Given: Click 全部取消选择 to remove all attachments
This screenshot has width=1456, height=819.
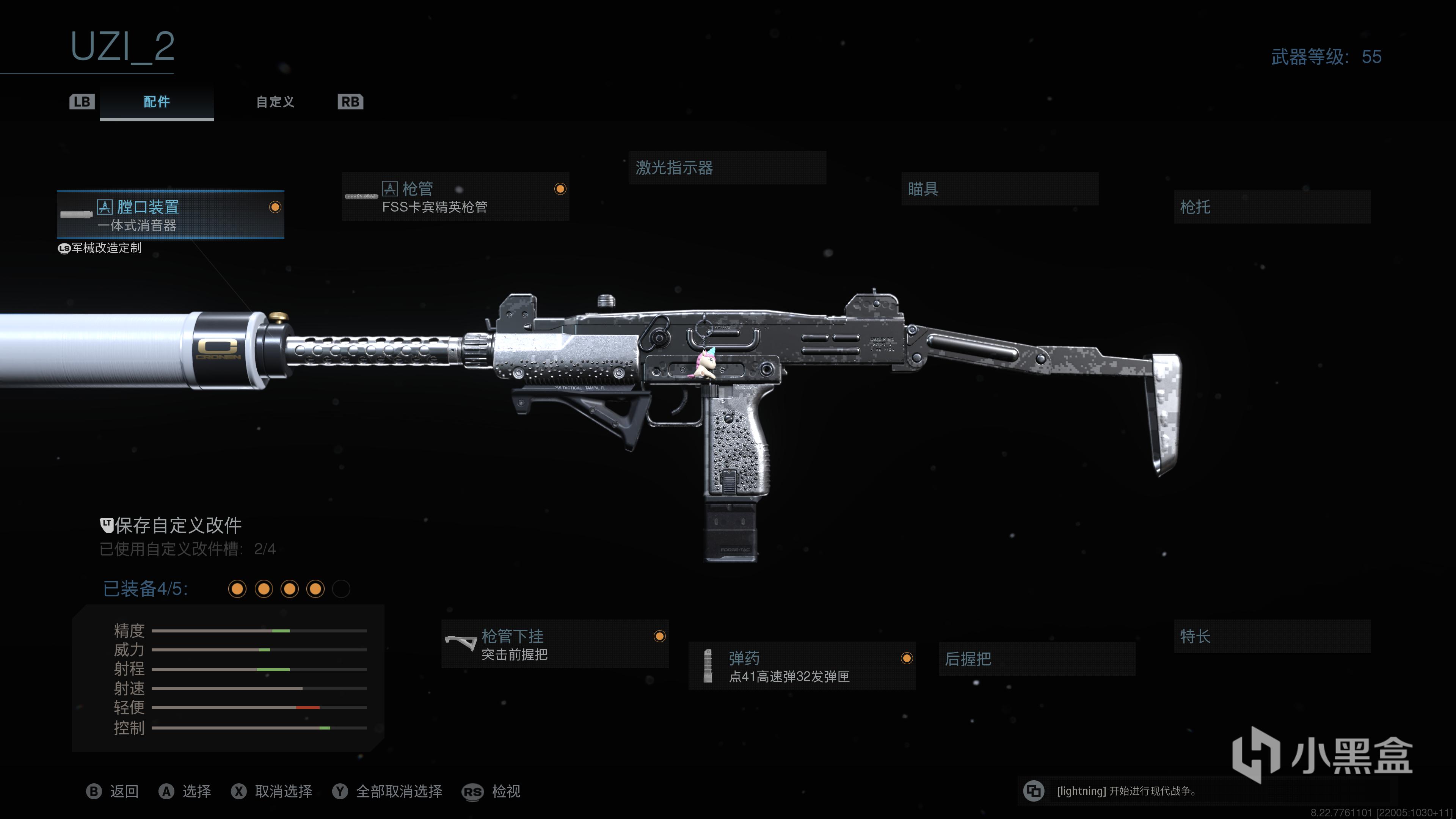Looking at the screenshot, I should point(399,791).
